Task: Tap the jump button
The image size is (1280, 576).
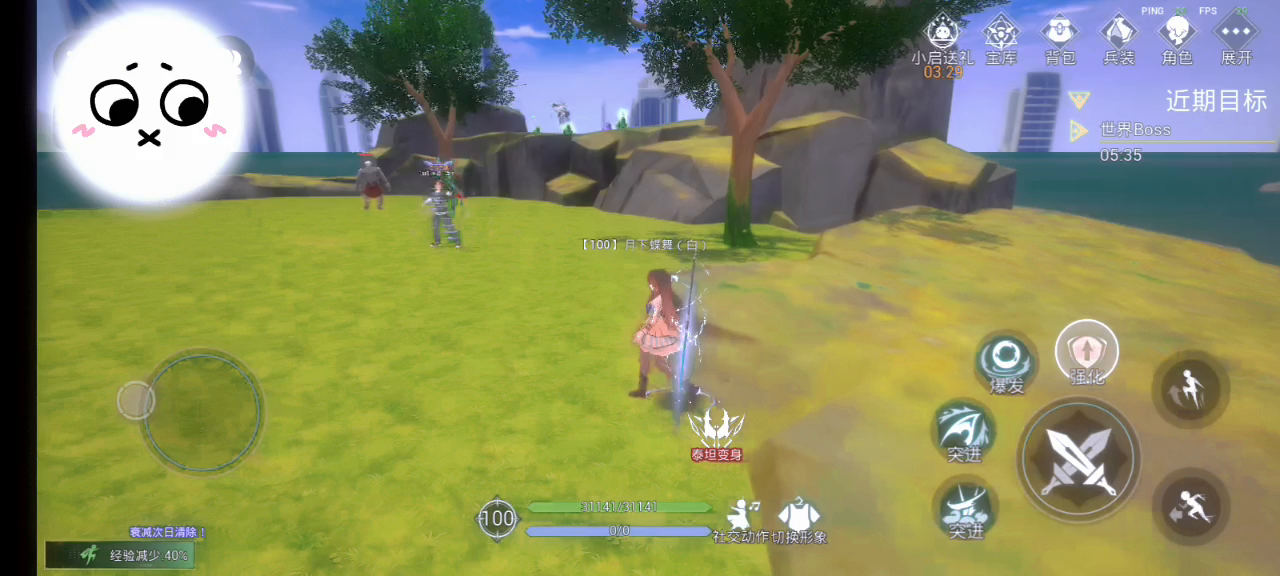Action: point(1190,388)
